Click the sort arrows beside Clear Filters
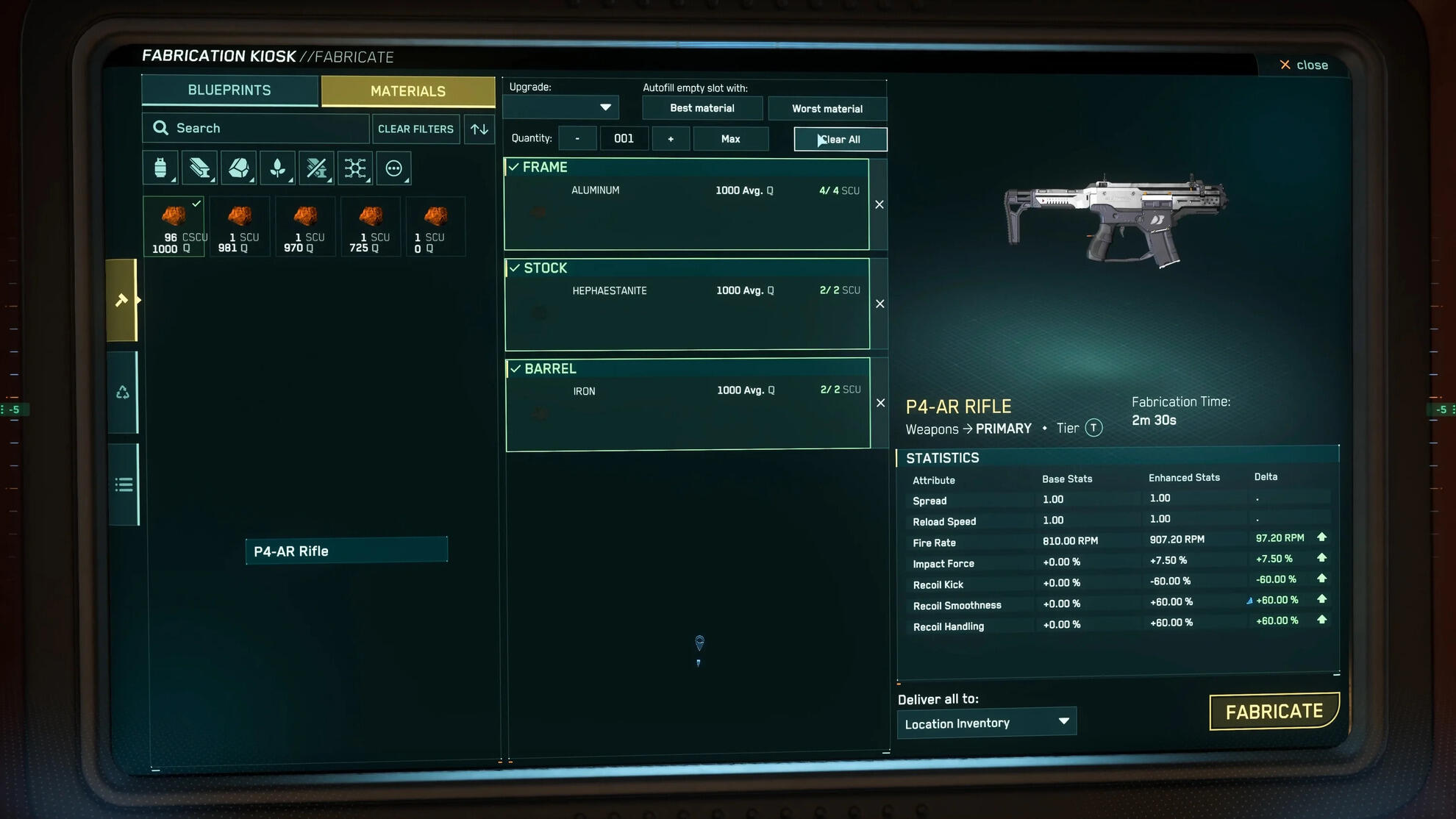 (x=479, y=129)
